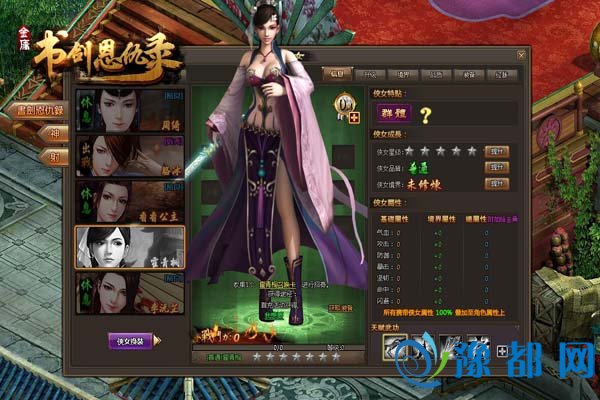Click the upgrade button beside 侠女品质 普通
The image size is (600, 400).
click(x=494, y=167)
